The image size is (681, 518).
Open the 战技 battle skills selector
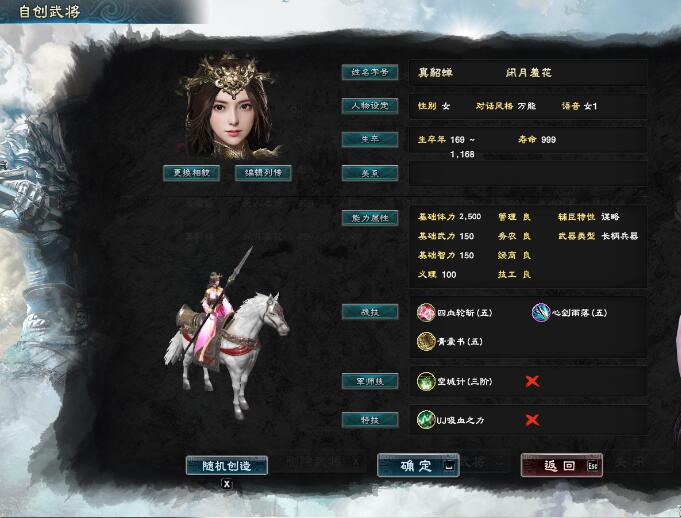click(370, 312)
